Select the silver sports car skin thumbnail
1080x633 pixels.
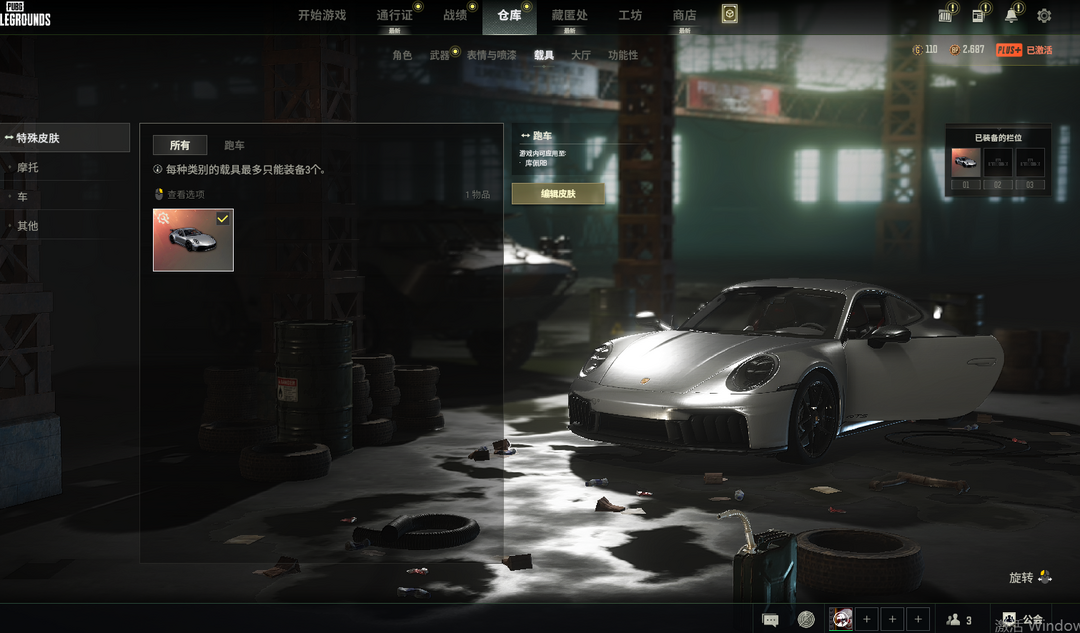point(193,240)
